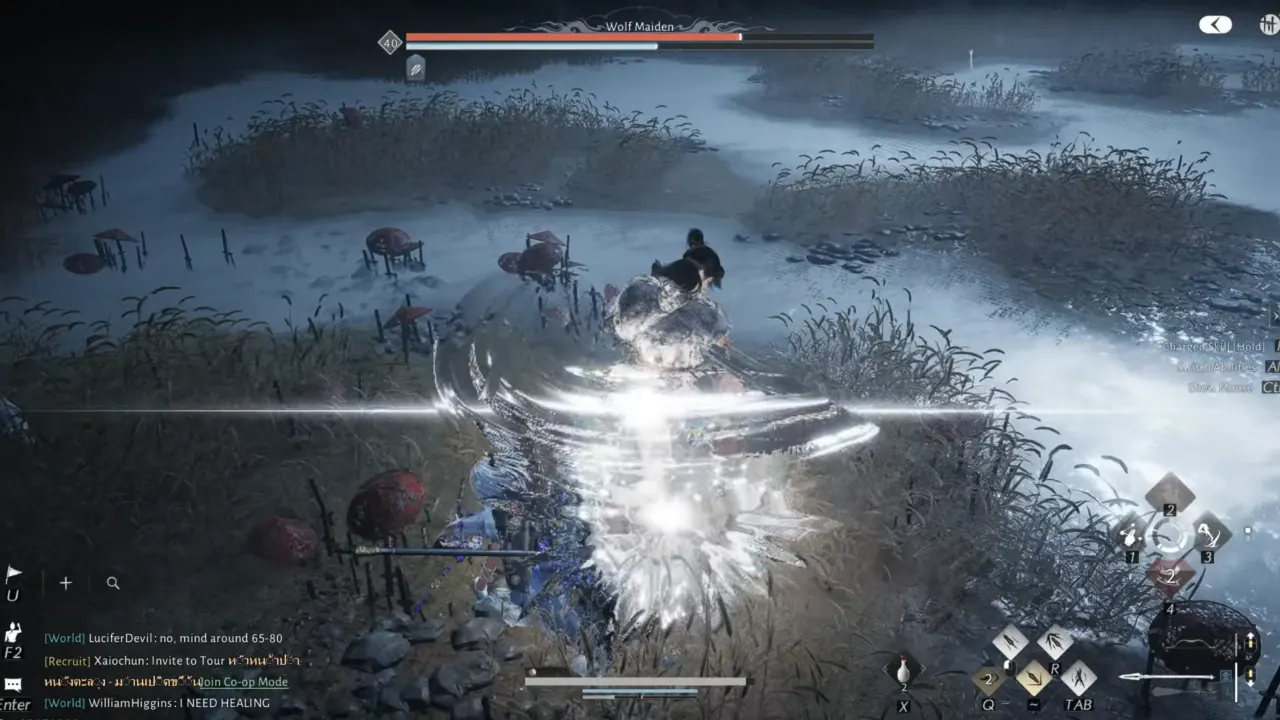
Task: Select ability skill 1 in the hotbar
Action: 1130,535
